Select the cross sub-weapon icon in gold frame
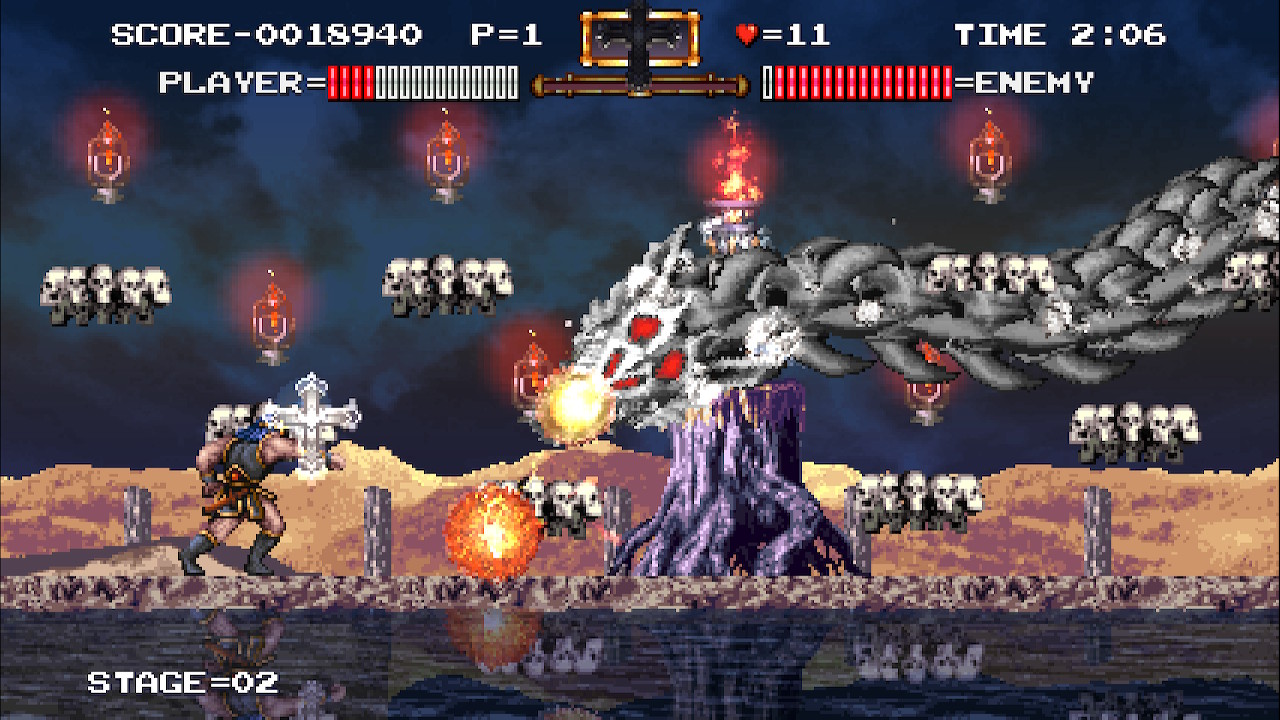This screenshot has width=1280, height=720. point(639,39)
